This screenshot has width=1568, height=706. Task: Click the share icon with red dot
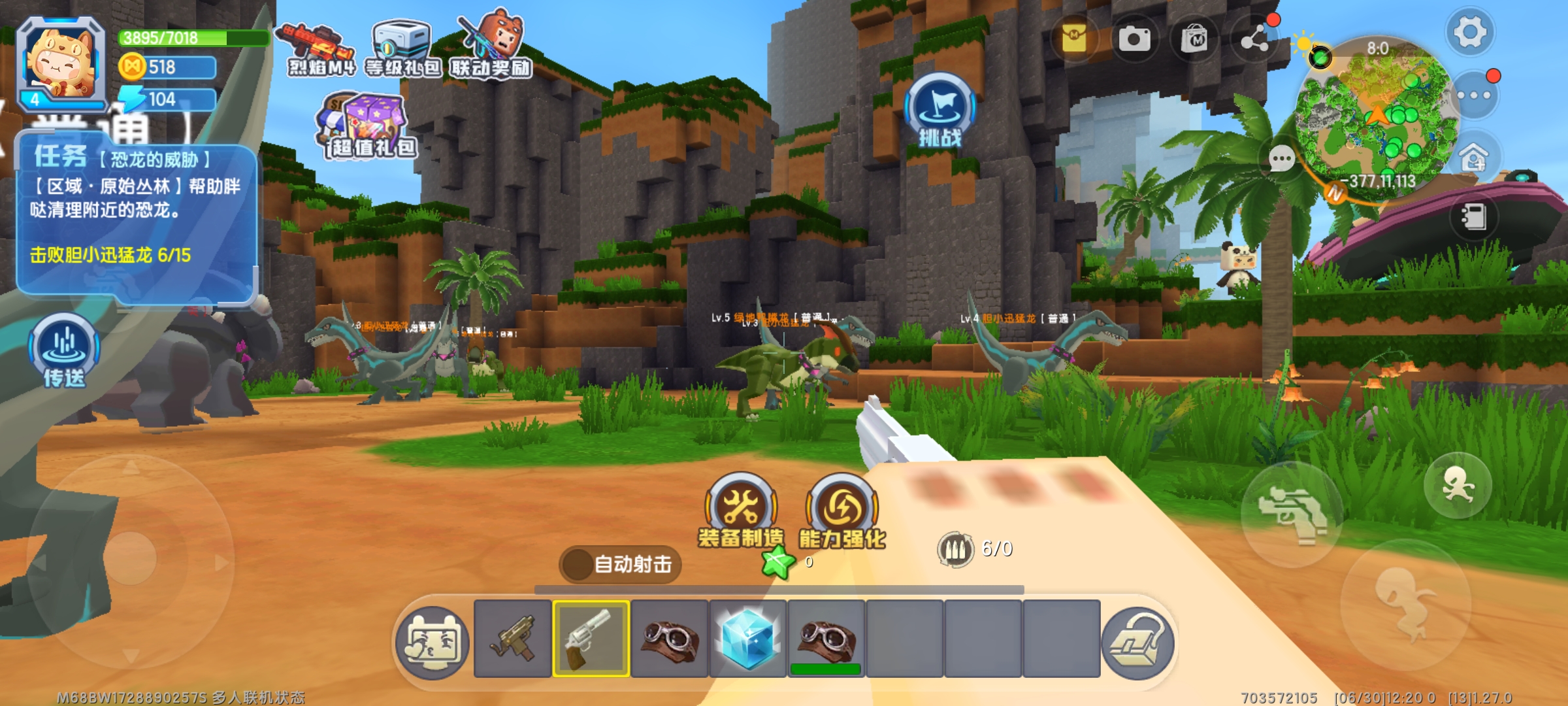point(1254,39)
